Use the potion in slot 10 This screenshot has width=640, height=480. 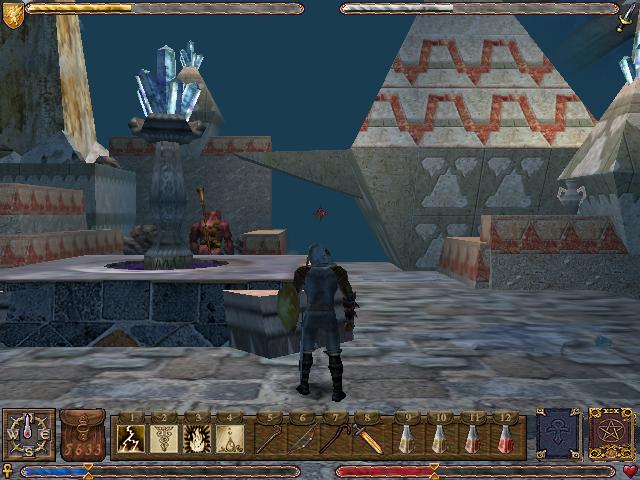click(437, 437)
